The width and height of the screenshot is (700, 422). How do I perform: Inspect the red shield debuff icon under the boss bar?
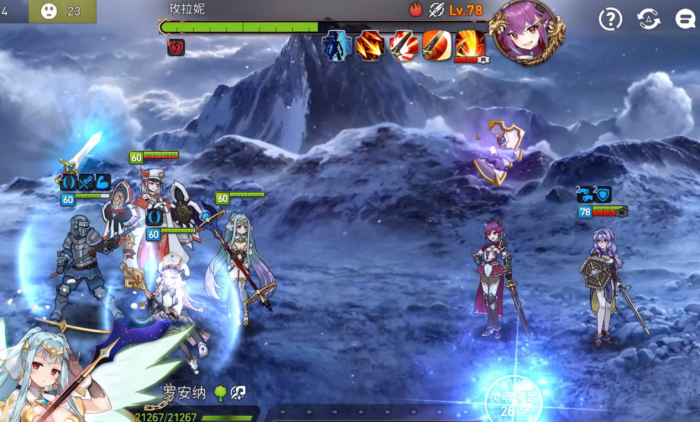point(176,47)
